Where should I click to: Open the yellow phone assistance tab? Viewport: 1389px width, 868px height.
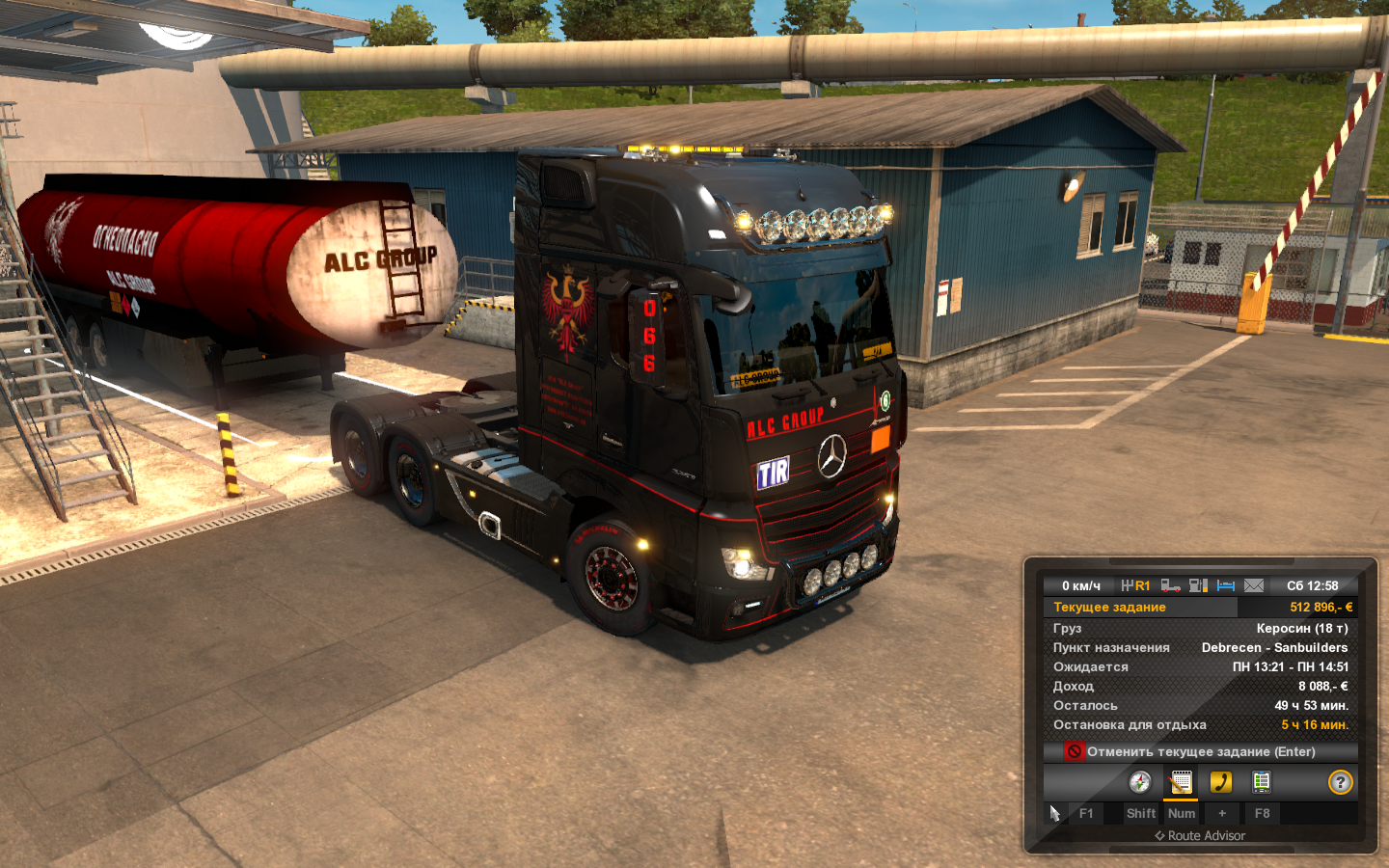pyautogui.click(x=1221, y=782)
